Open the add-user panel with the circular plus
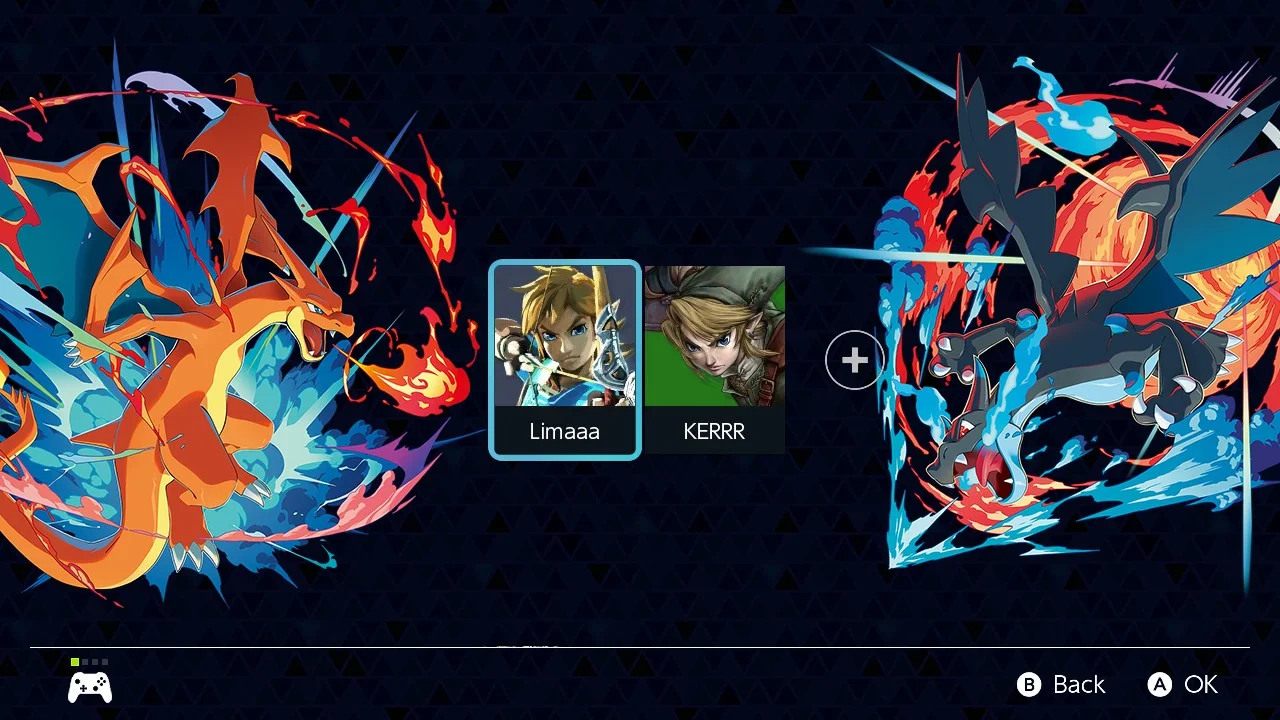Screen dimensions: 1280x720 coord(854,360)
